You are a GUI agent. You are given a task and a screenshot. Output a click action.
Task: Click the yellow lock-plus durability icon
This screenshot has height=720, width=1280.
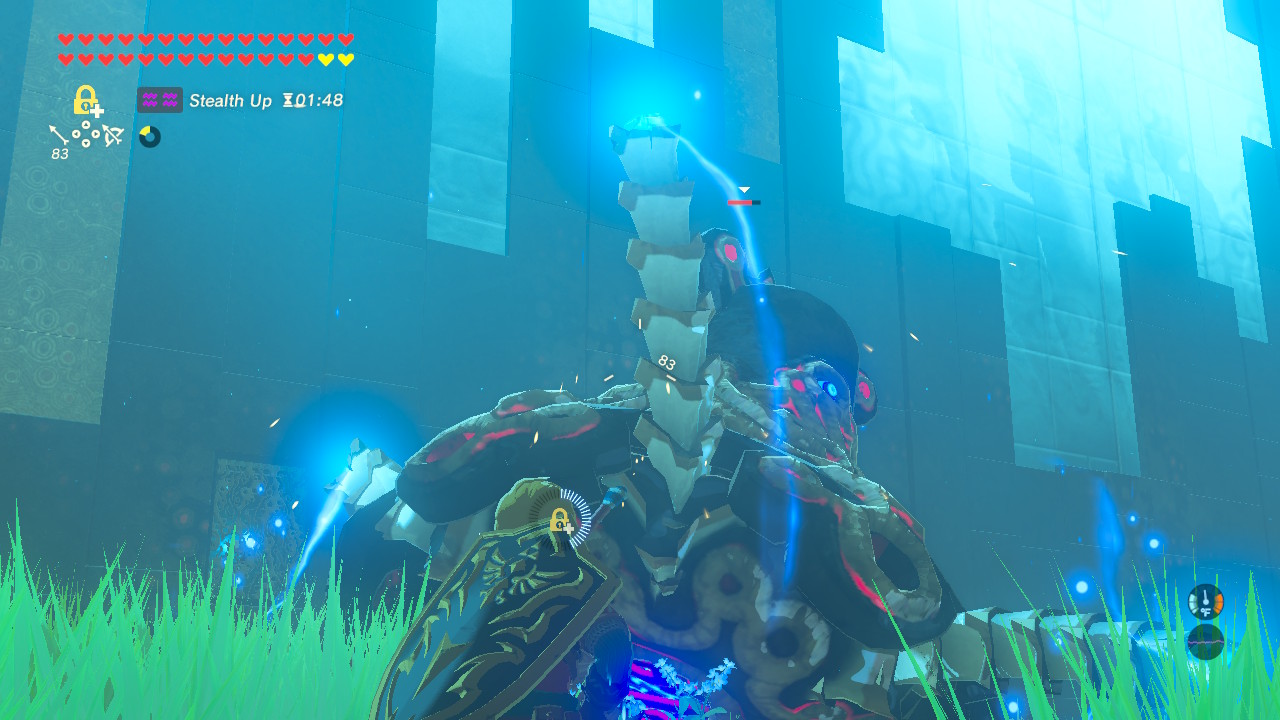86,100
